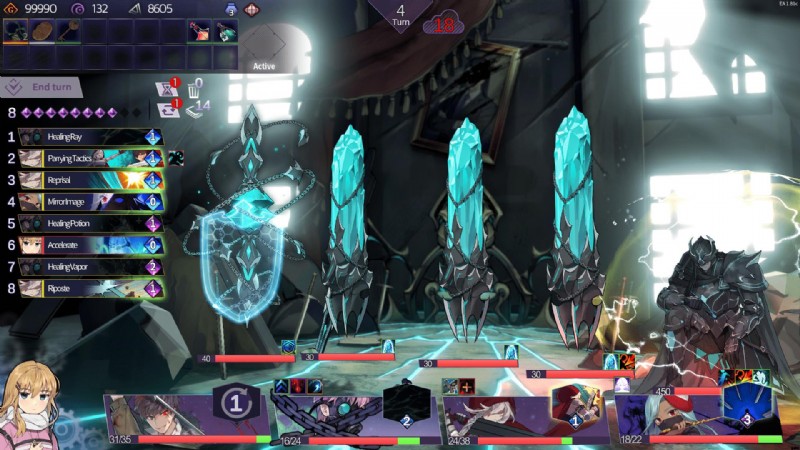Choose the Reprisal card from hand
Viewport: 800px width, 450px height.
(x=90, y=180)
